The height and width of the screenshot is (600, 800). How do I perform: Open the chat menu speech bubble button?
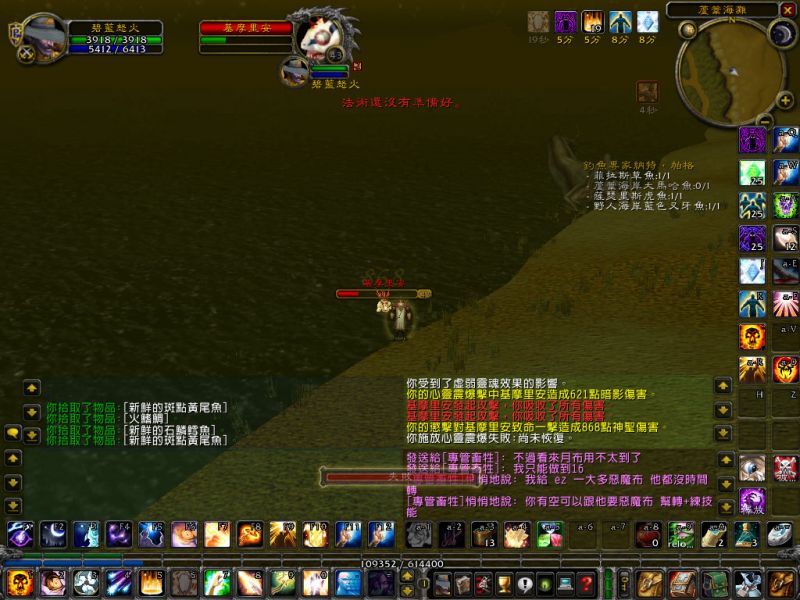13,433
